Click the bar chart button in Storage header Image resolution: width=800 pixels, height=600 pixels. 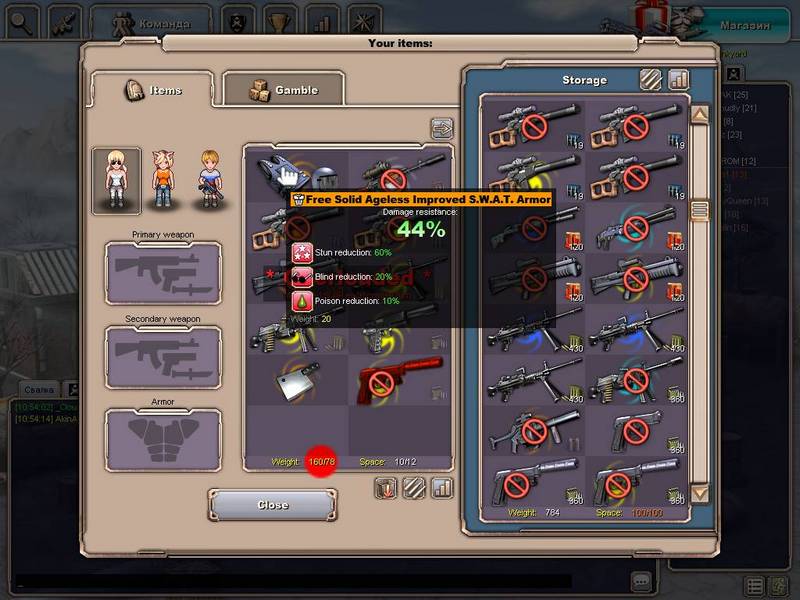coord(679,79)
